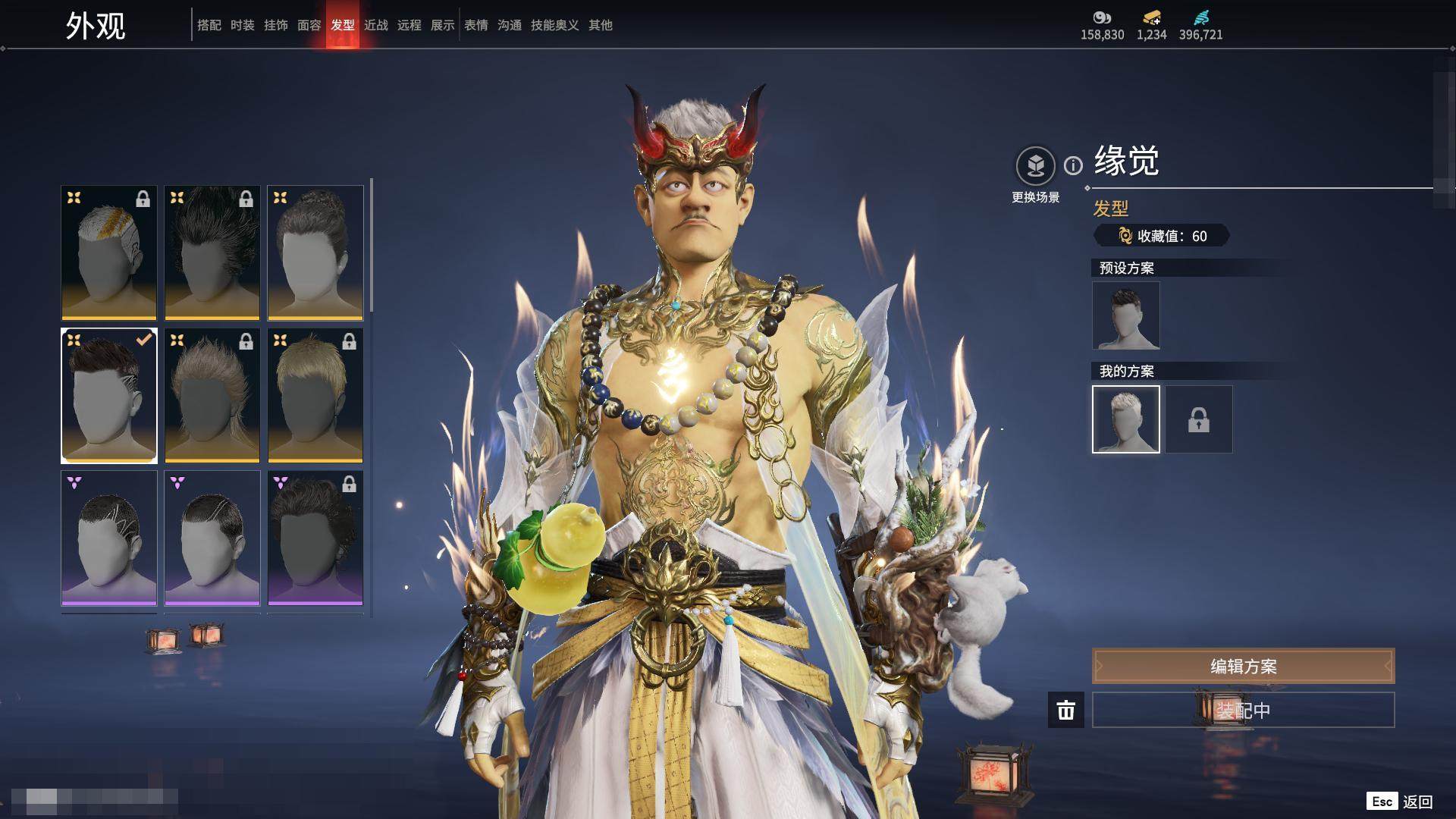This screenshot has height=819, width=1456.
Task: Click the 编辑方案 button
Action: click(x=1243, y=666)
